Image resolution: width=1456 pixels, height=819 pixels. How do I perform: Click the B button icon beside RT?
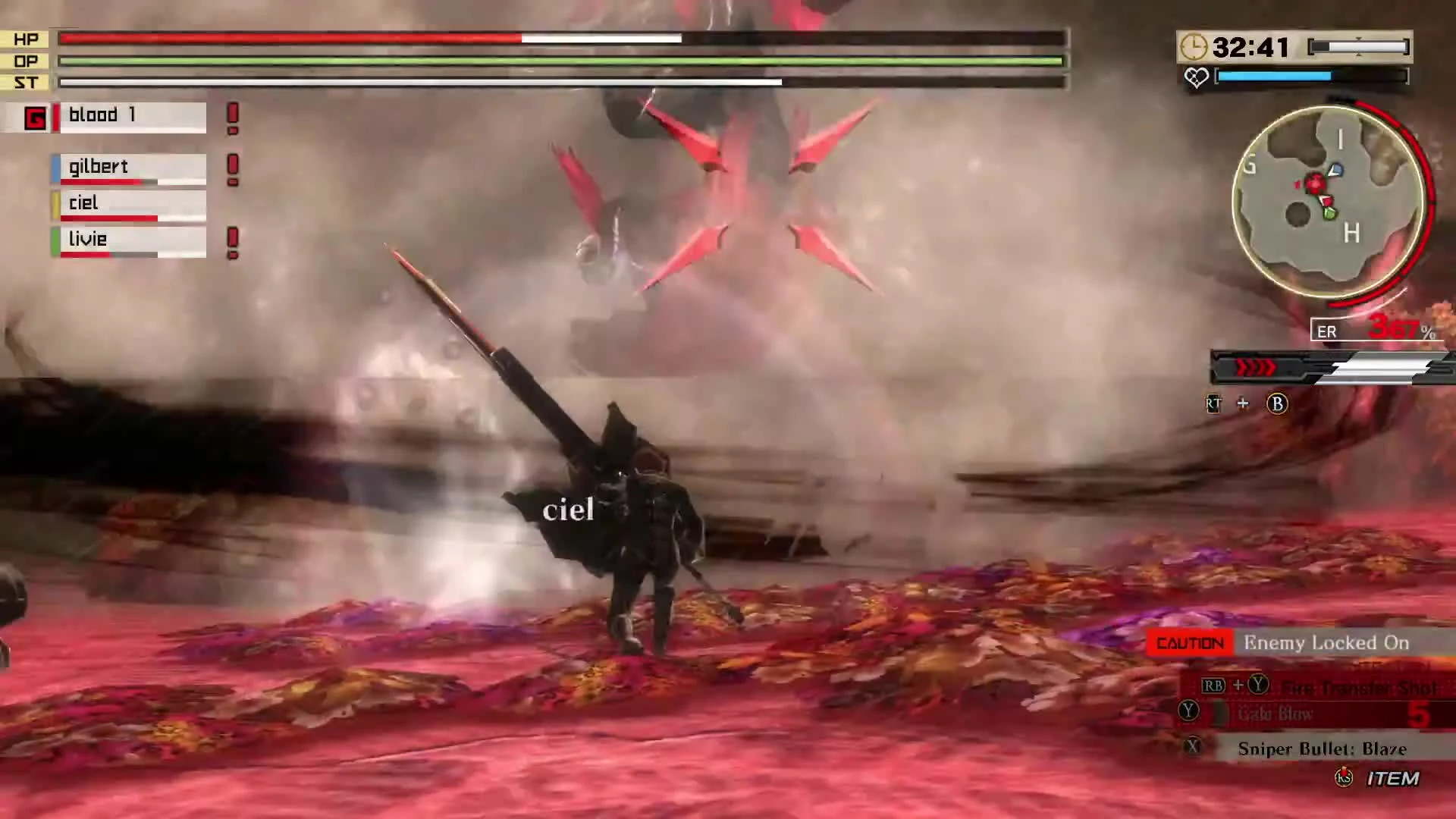pyautogui.click(x=1278, y=404)
